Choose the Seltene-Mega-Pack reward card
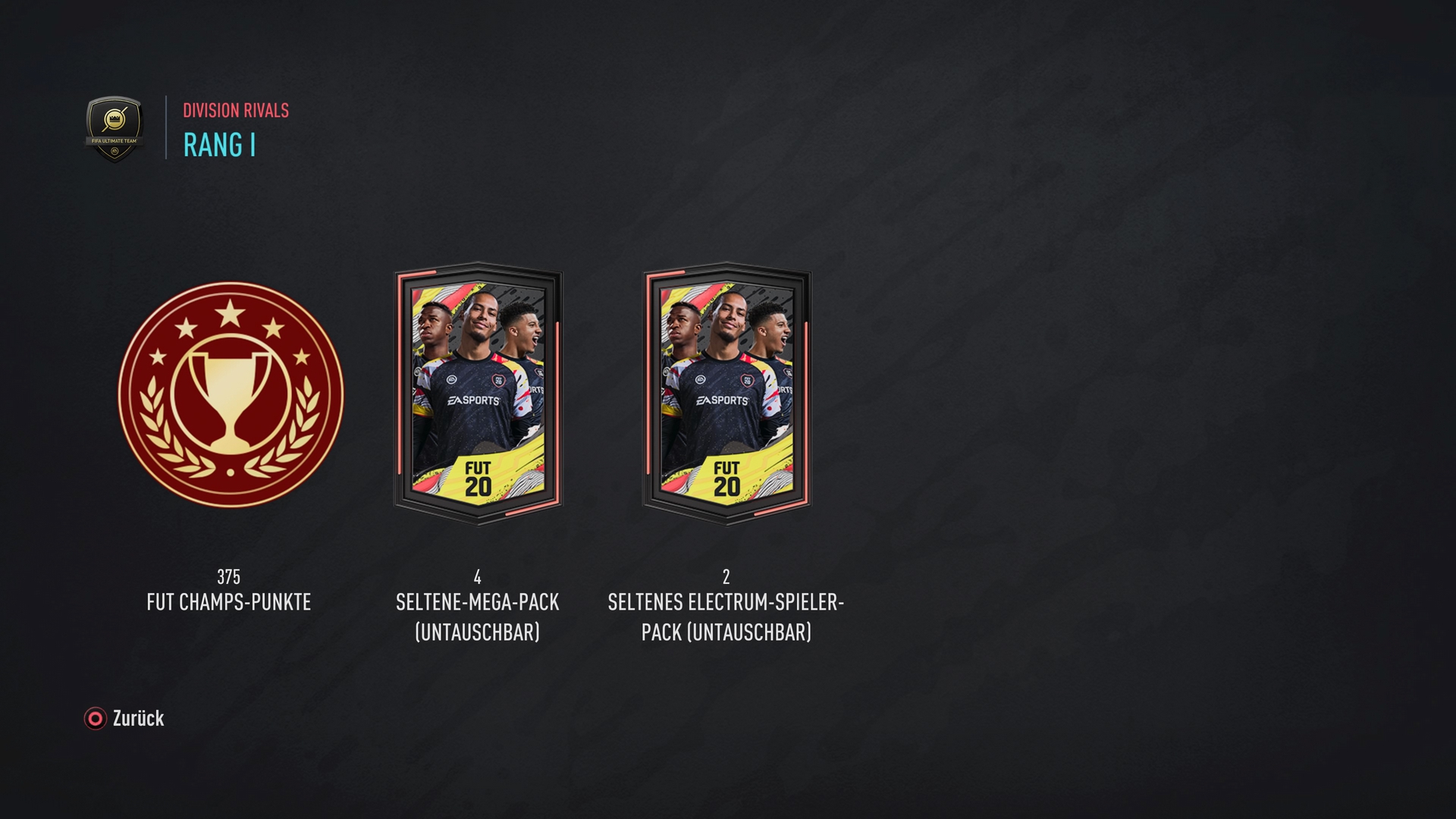 (478, 394)
